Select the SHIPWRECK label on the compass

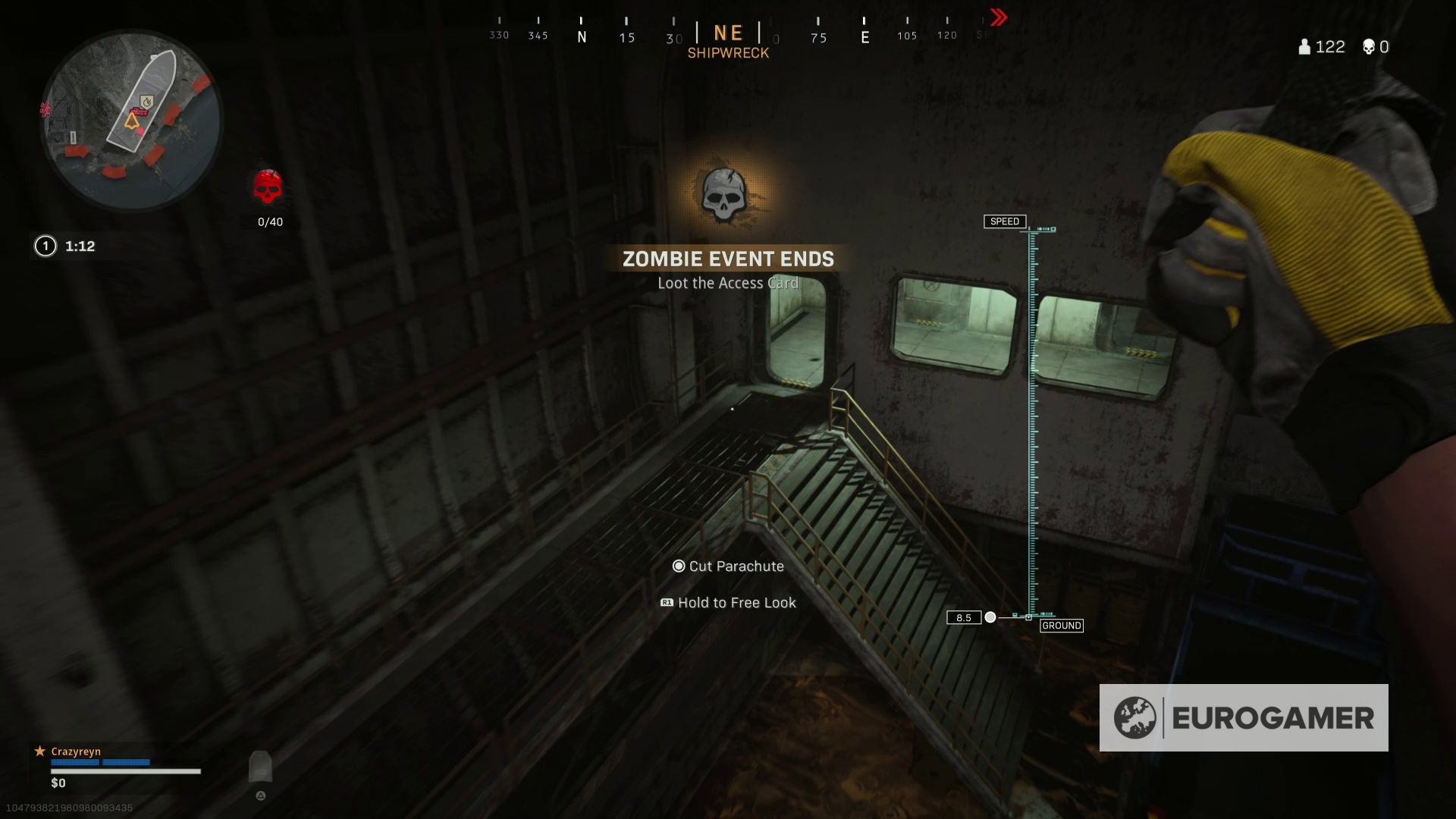[x=729, y=52]
